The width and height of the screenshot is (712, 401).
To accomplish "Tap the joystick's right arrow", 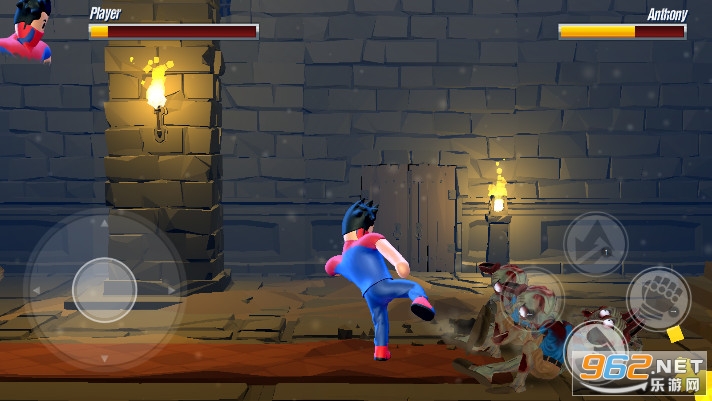I will coord(171,291).
